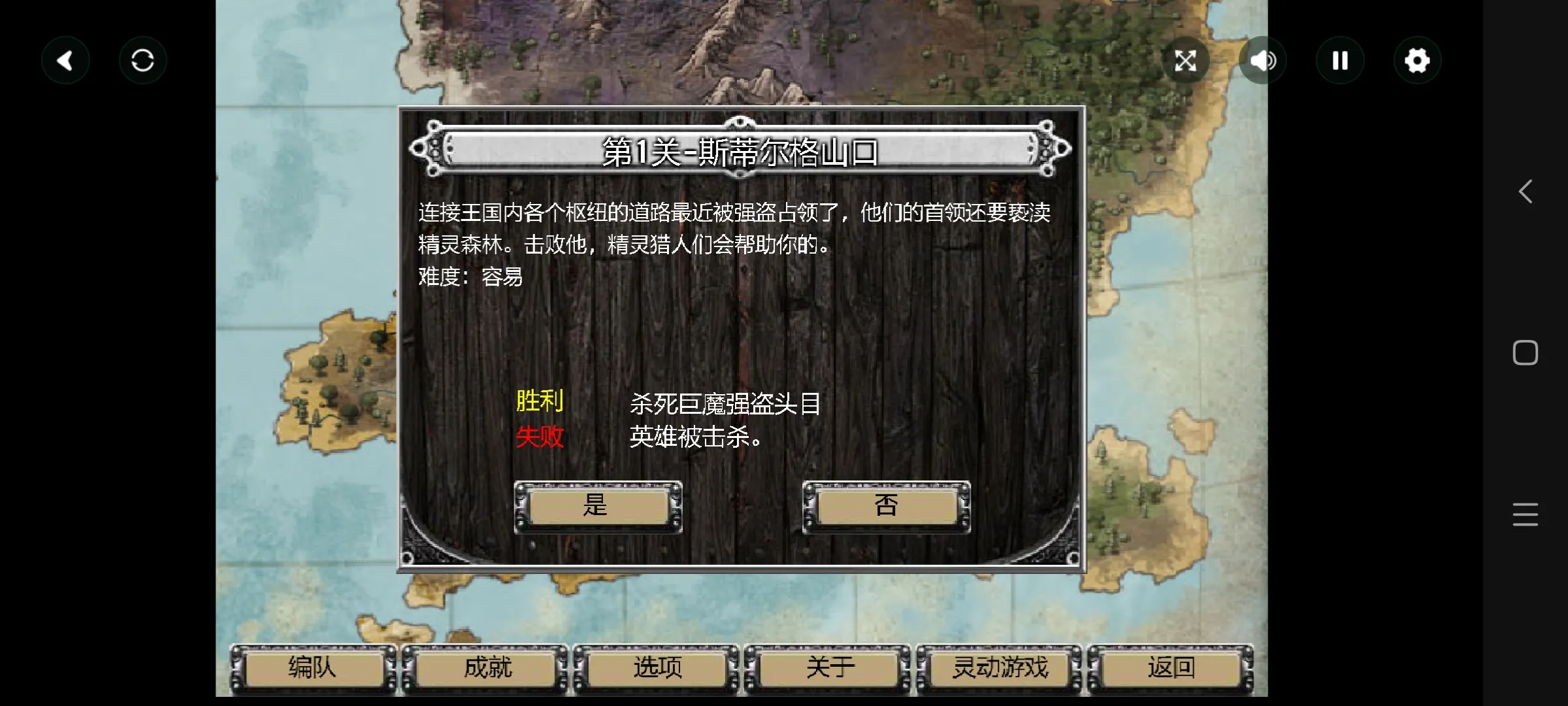The image size is (1568, 706).
Task: Enter fullscreen mode via the expand icon
Action: tap(1186, 59)
